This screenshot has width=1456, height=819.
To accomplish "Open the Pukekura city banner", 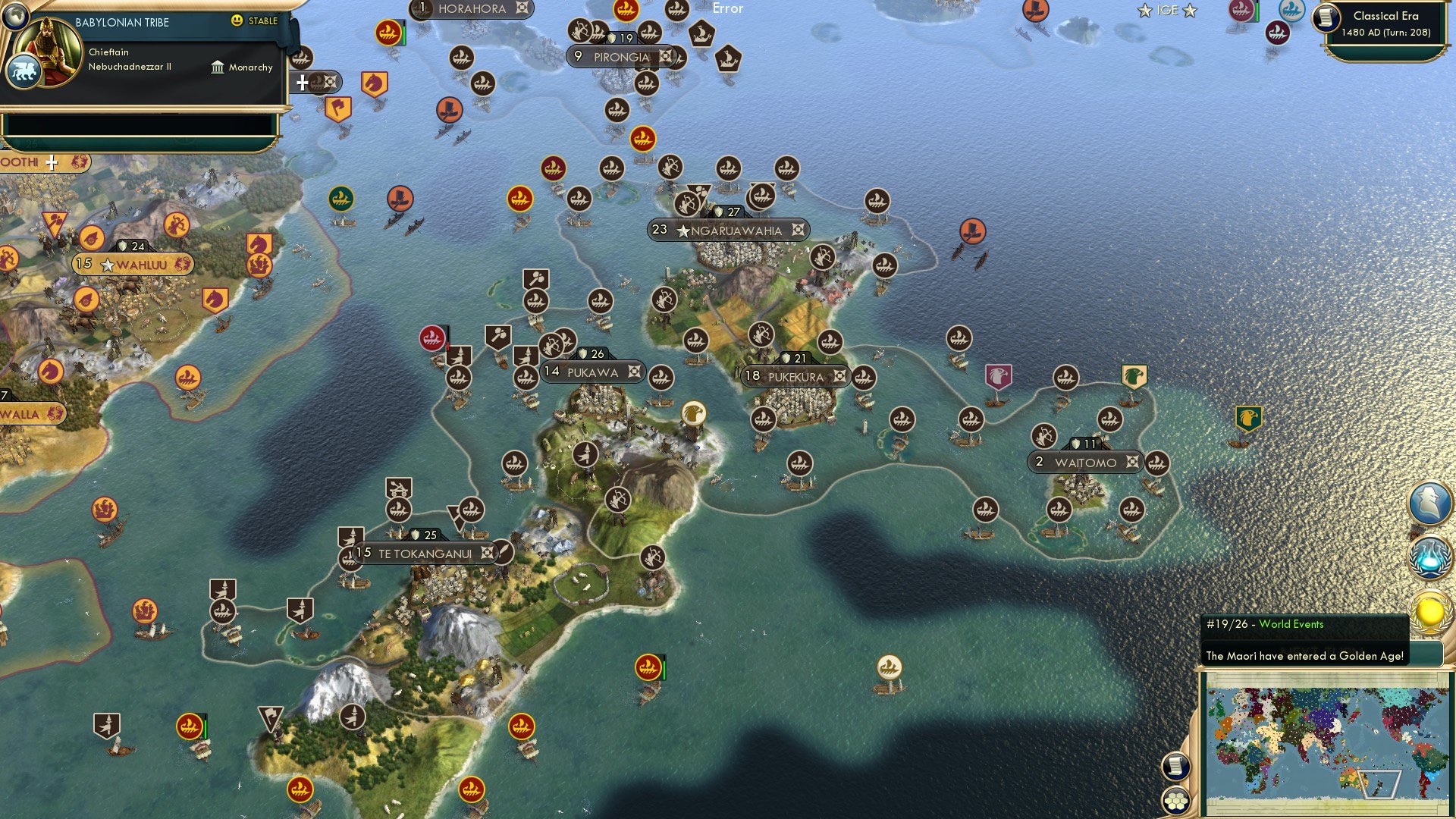I will (x=795, y=376).
